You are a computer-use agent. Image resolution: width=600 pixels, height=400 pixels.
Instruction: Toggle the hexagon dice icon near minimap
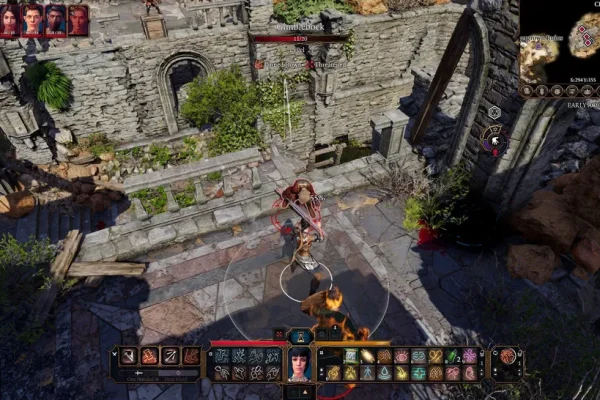pyautogui.click(x=494, y=112)
